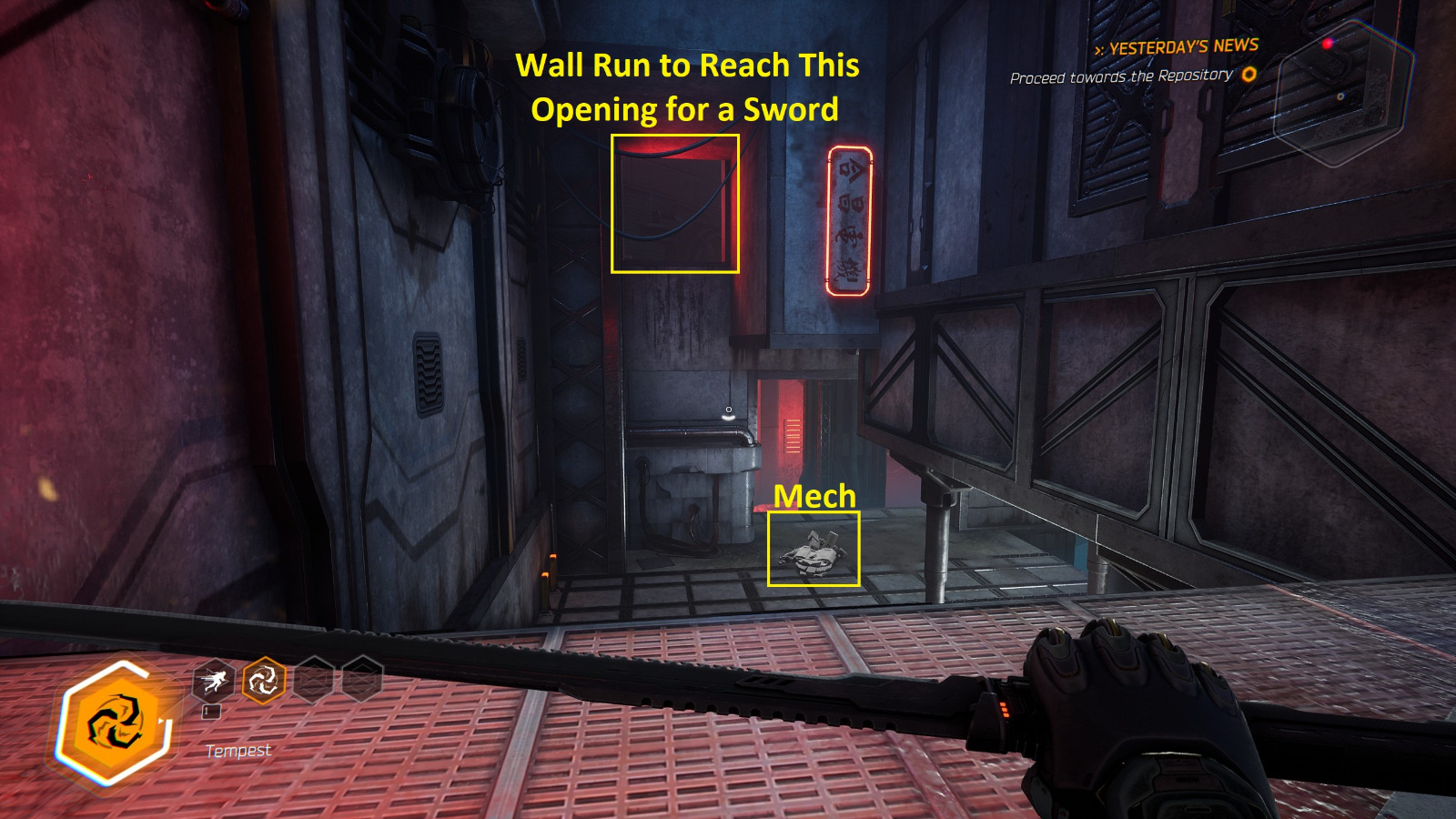The image size is (1456, 819).
Task: Click the red neon kanji sign on the wall
Action: (846, 218)
